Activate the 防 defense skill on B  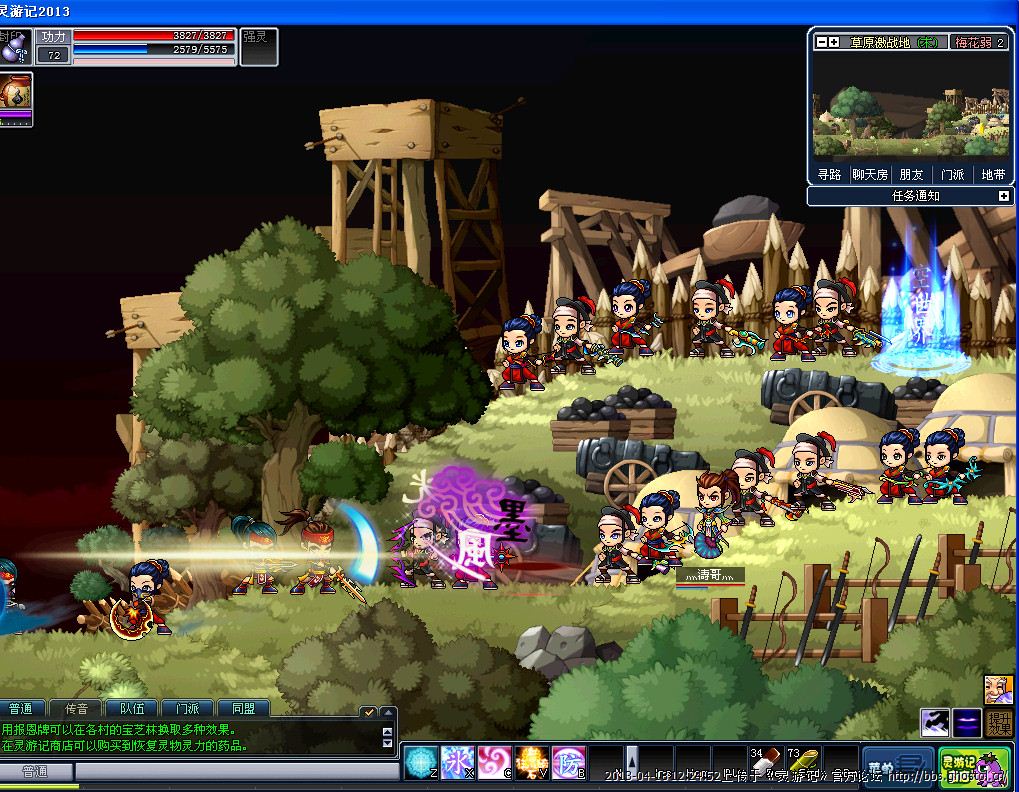point(568,762)
